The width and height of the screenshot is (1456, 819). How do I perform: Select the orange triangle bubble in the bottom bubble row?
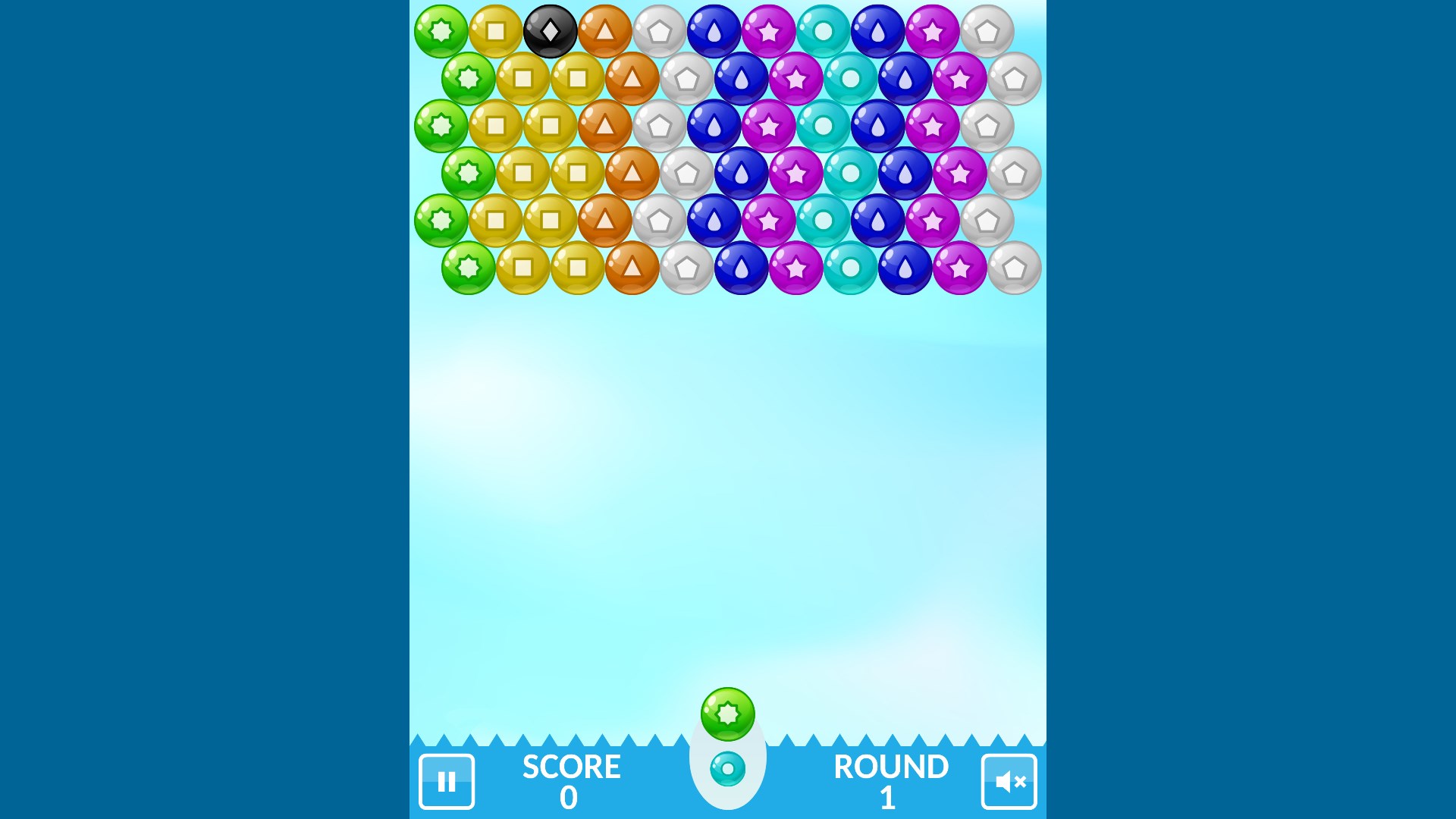point(631,268)
